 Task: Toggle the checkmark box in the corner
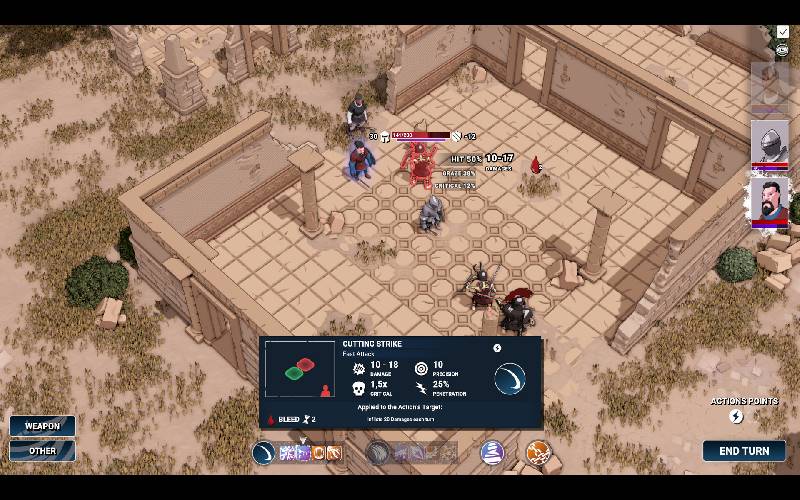click(x=783, y=32)
